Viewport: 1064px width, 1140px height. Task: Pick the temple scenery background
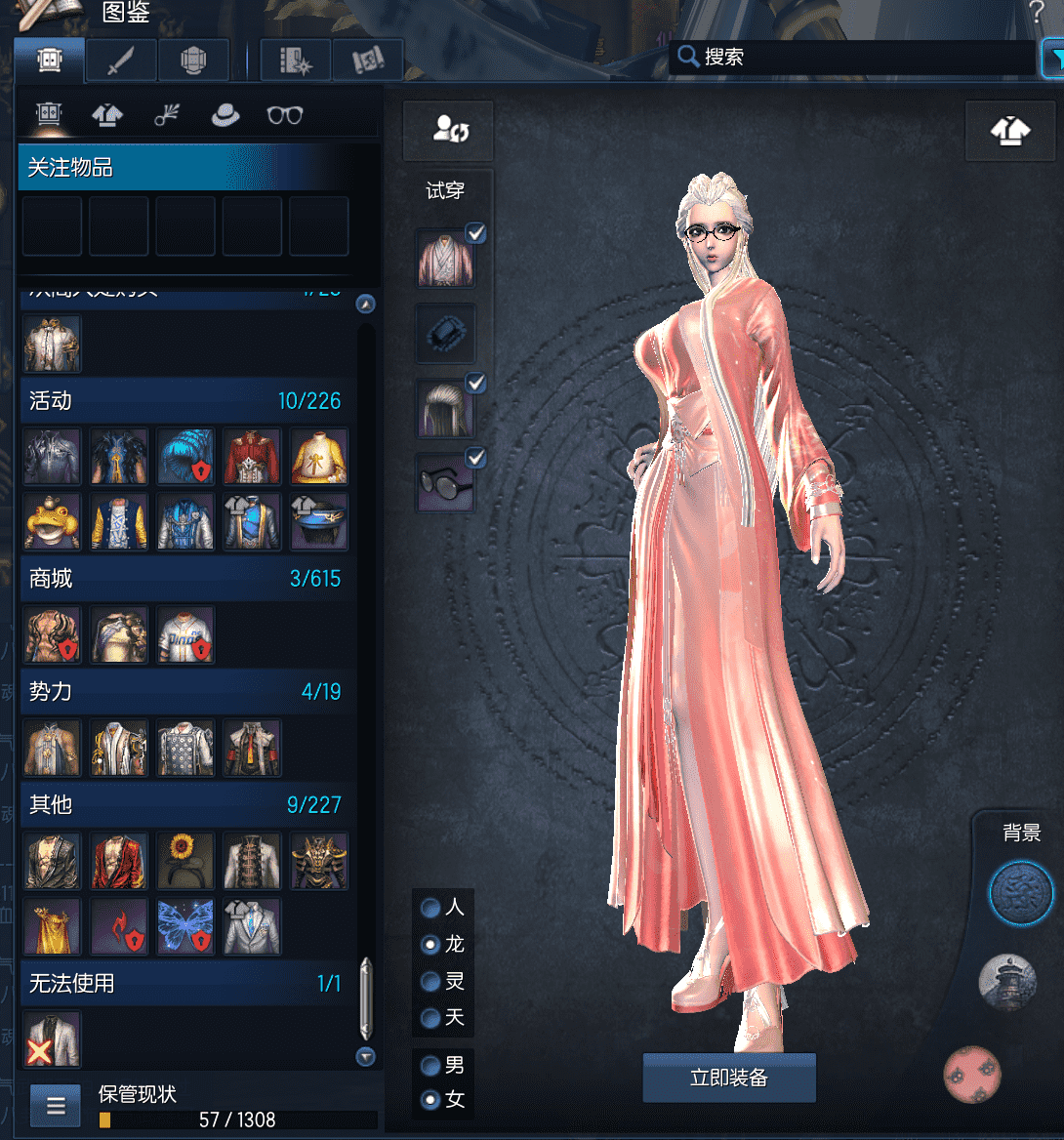[1006, 982]
